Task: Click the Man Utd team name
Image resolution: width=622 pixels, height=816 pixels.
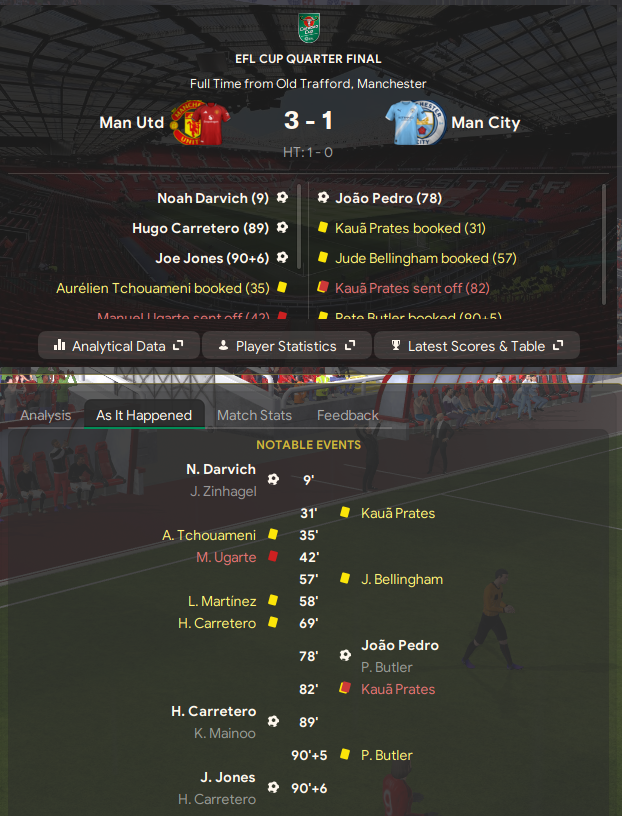Action: pos(129,123)
